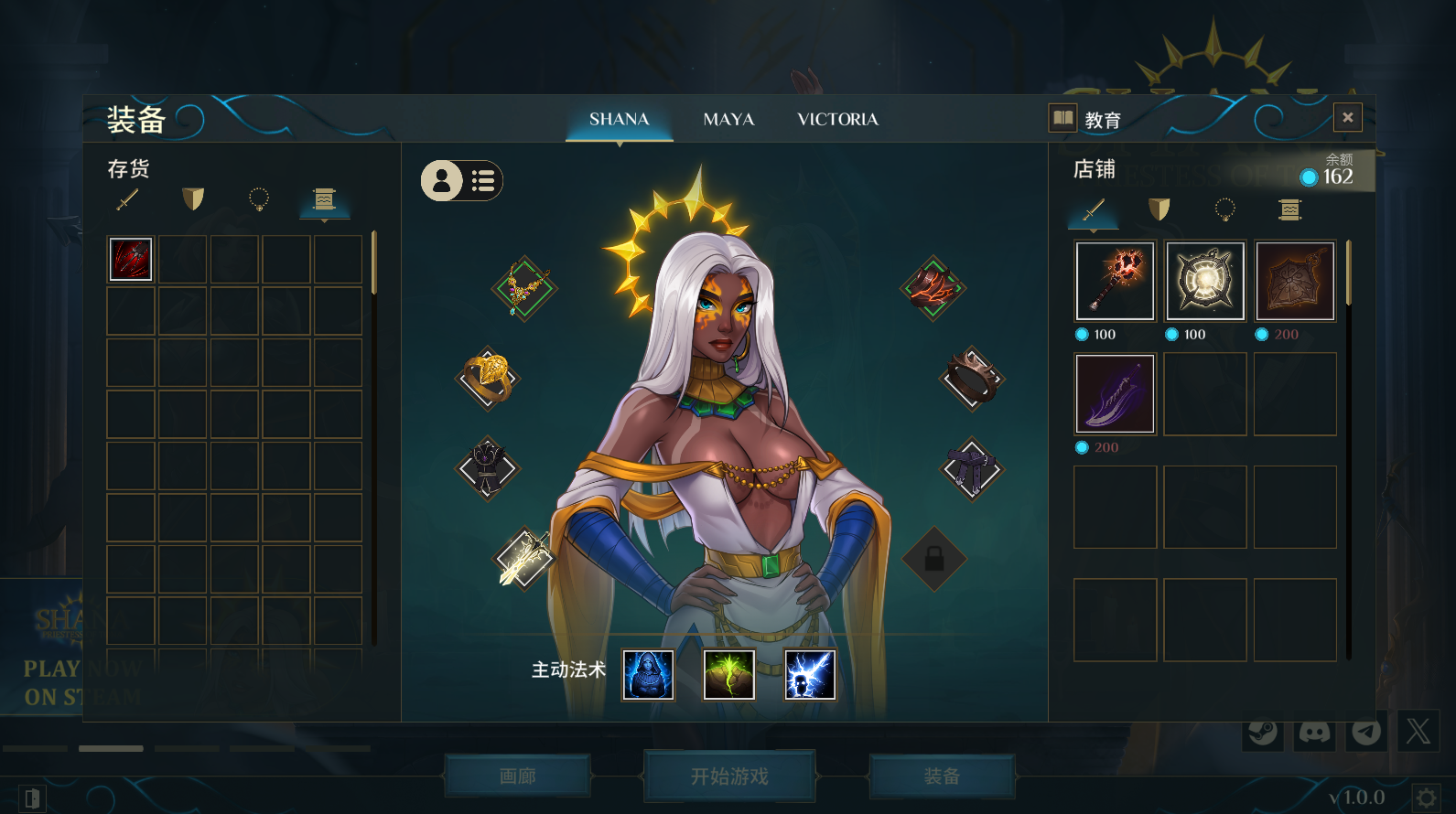The height and width of the screenshot is (814, 1456).
Task: Show sword category in the 存货 inventory
Action: (x=128, y=198)
